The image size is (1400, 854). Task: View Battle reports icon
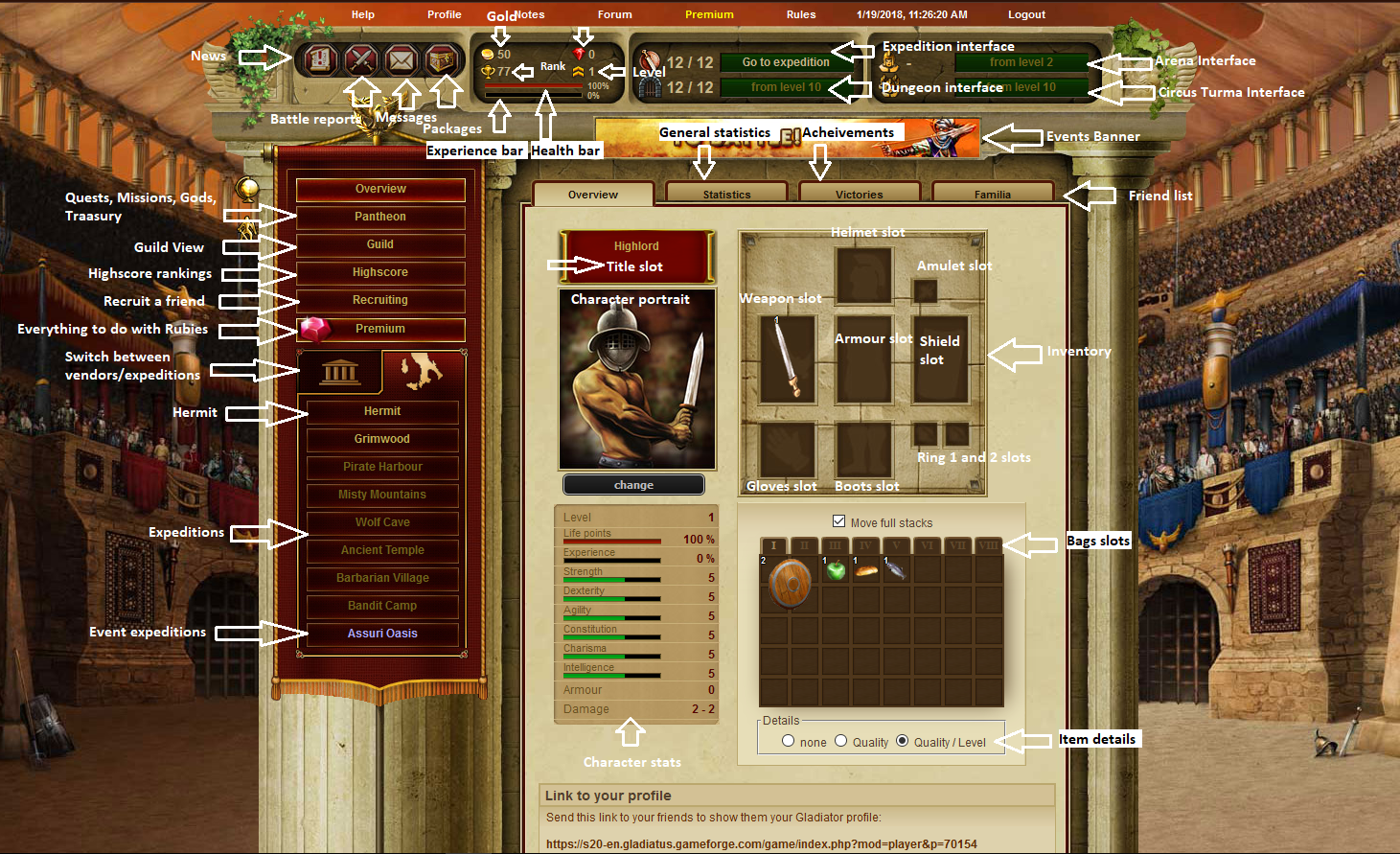(x=360, y=59)
